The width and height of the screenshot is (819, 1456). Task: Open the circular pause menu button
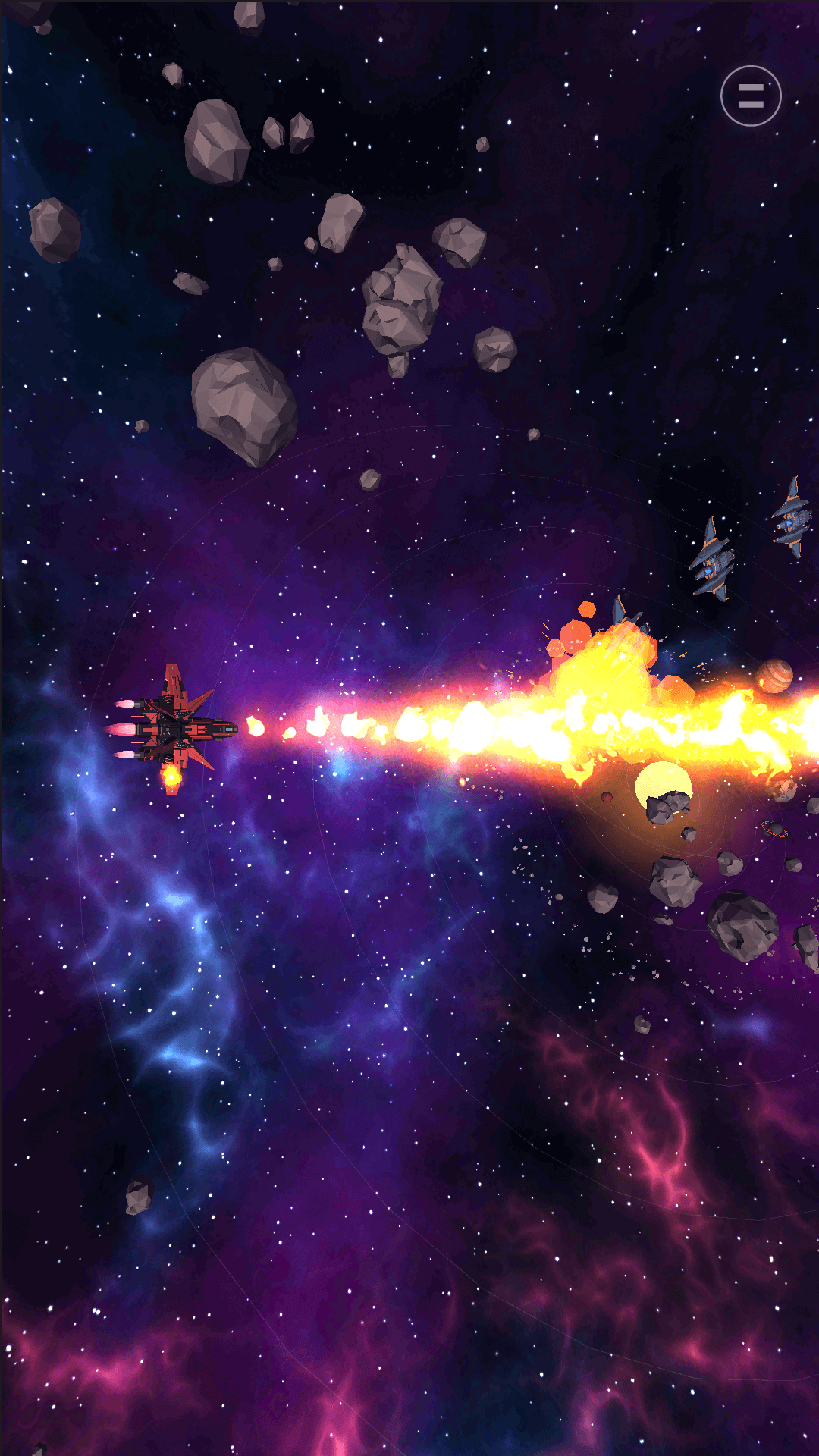coord(751,96)
